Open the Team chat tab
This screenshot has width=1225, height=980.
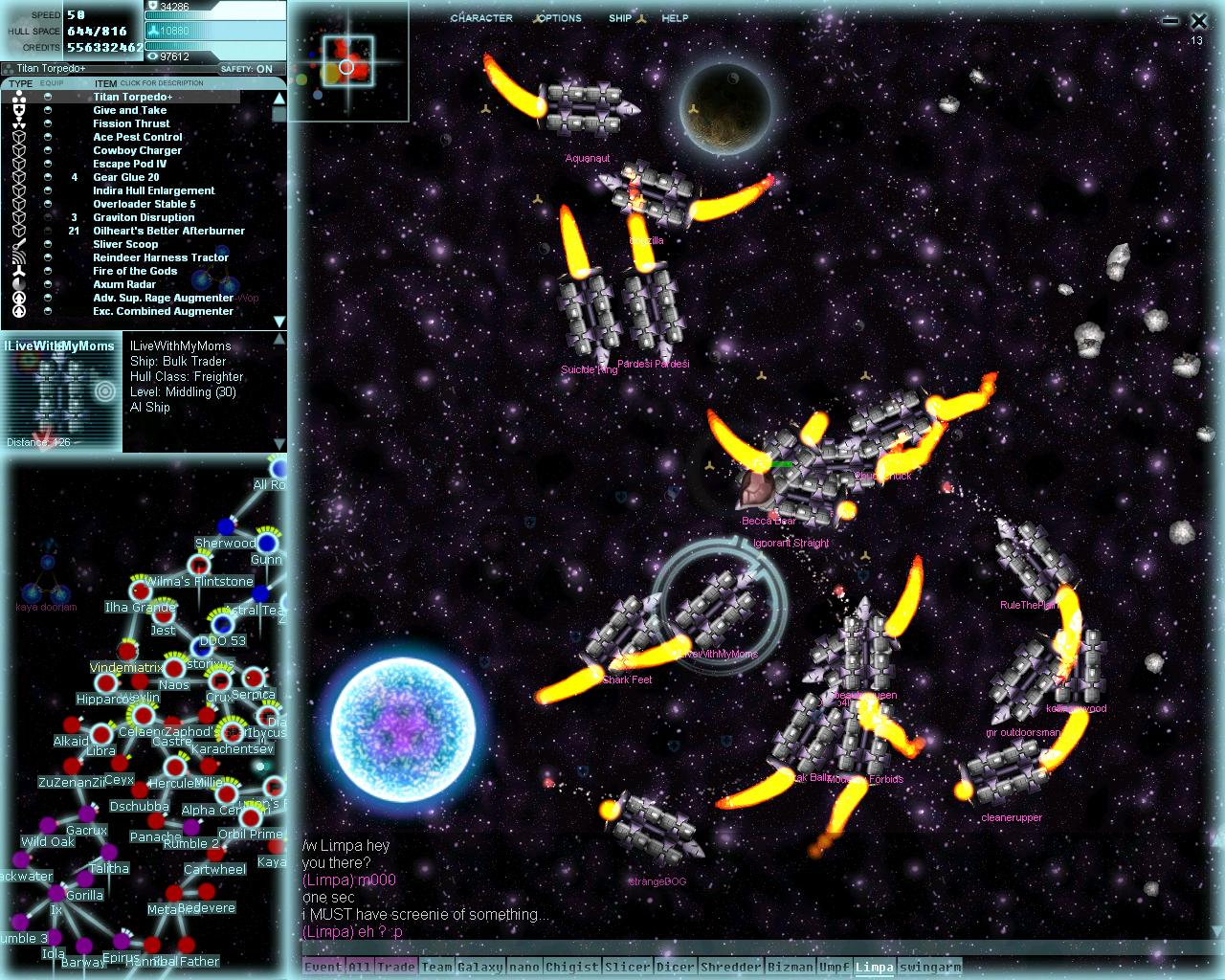click(436, 967)
